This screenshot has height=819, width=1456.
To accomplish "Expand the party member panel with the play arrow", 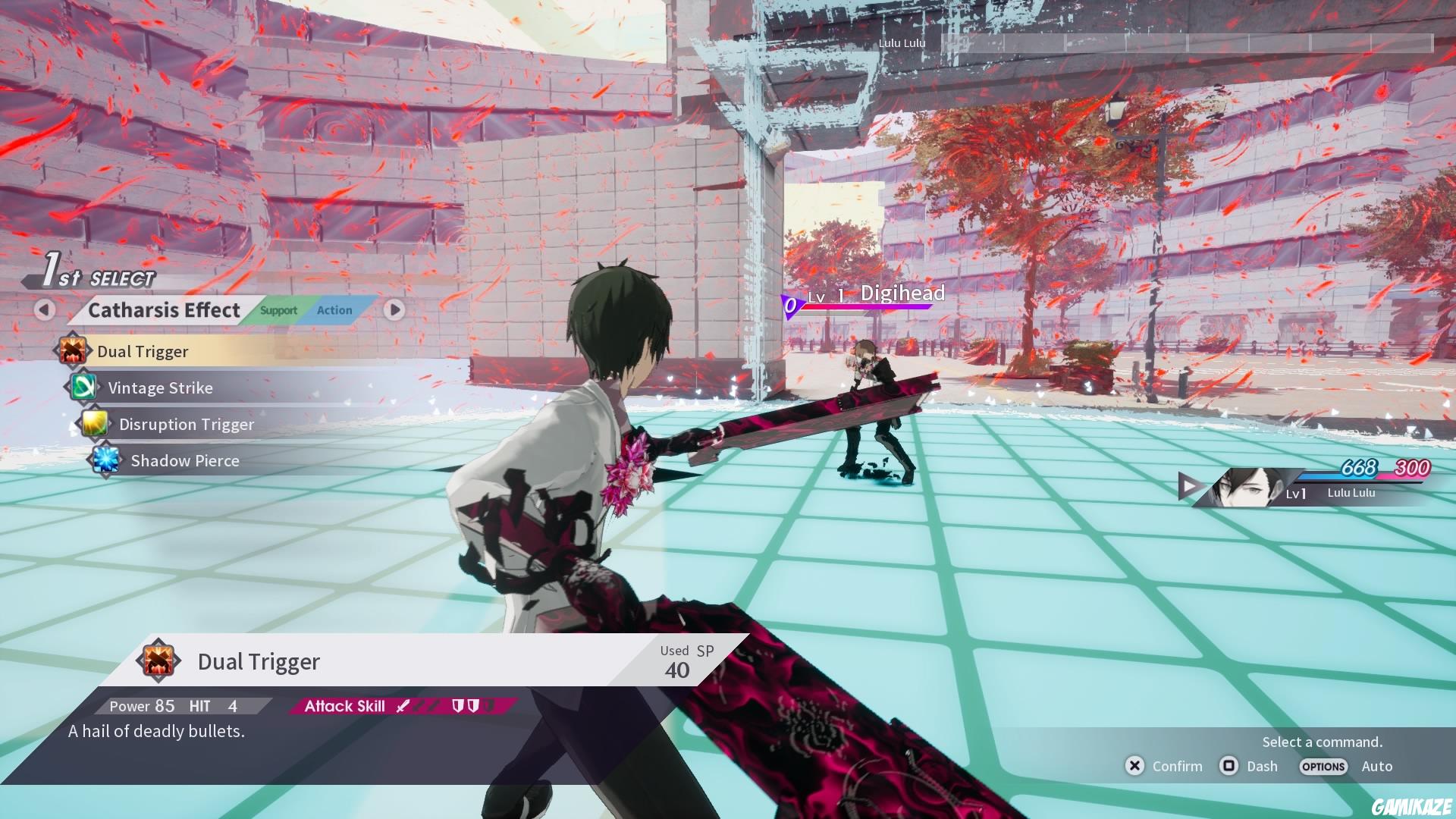I will click(1191, 486).
